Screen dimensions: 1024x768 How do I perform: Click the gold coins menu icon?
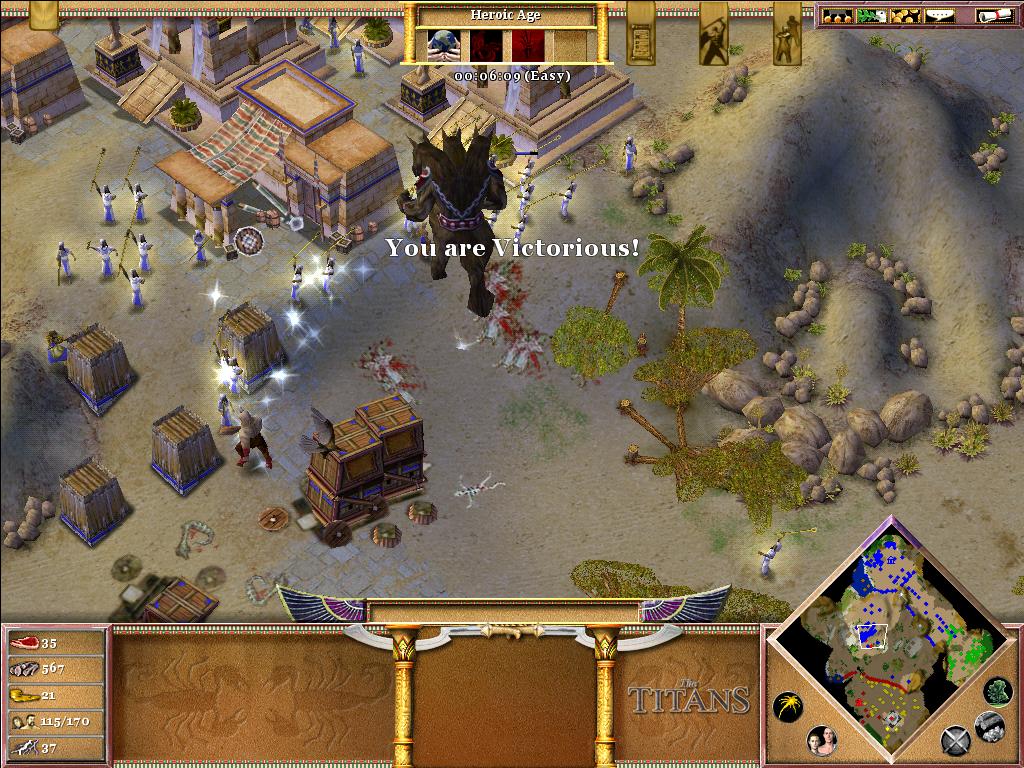tap(838, 16)
